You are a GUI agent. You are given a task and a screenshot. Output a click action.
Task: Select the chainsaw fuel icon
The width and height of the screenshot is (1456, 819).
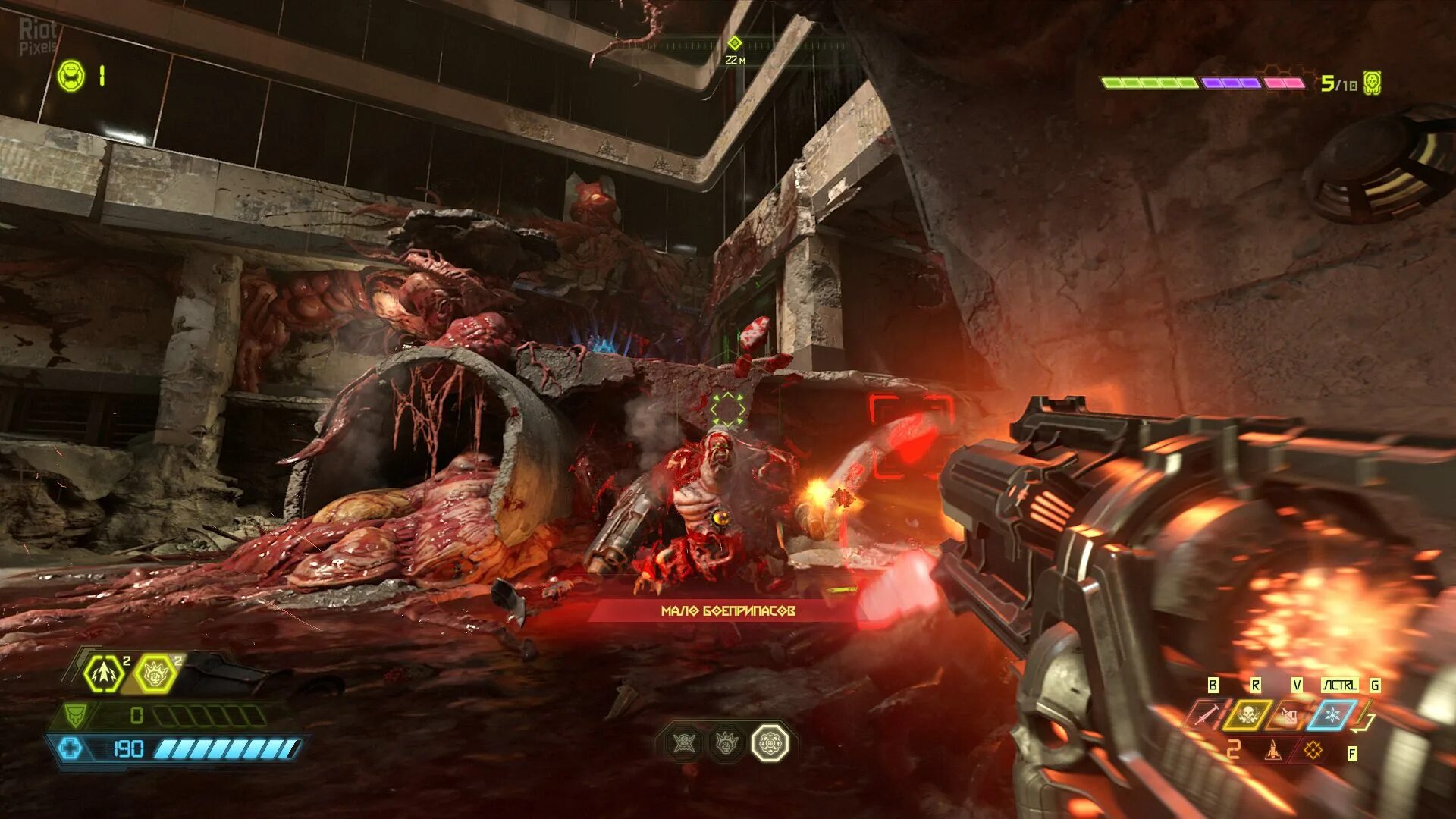tap(1287, 714)
